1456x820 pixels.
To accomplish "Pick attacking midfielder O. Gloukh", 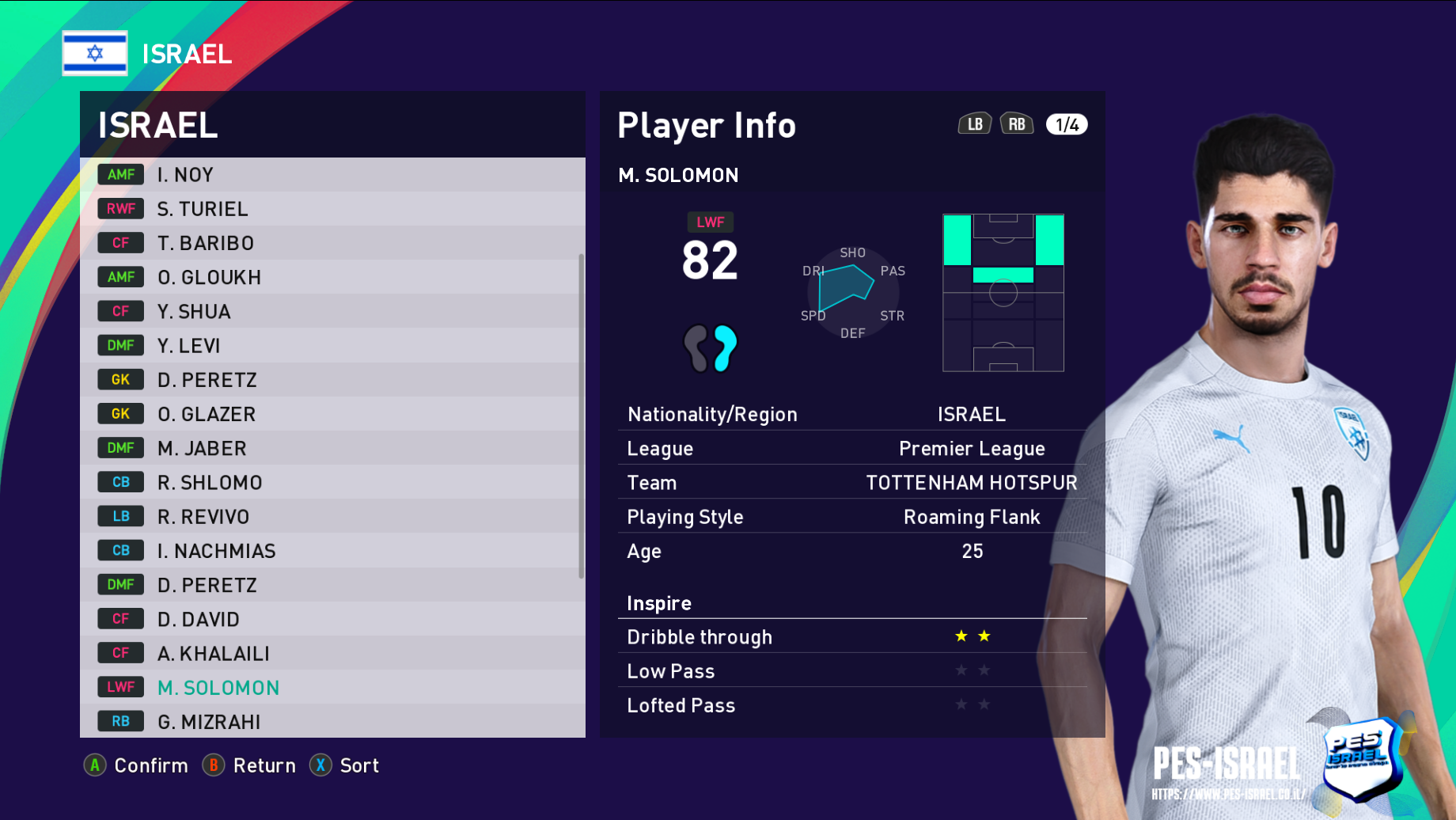I will (x=332, y=277).
